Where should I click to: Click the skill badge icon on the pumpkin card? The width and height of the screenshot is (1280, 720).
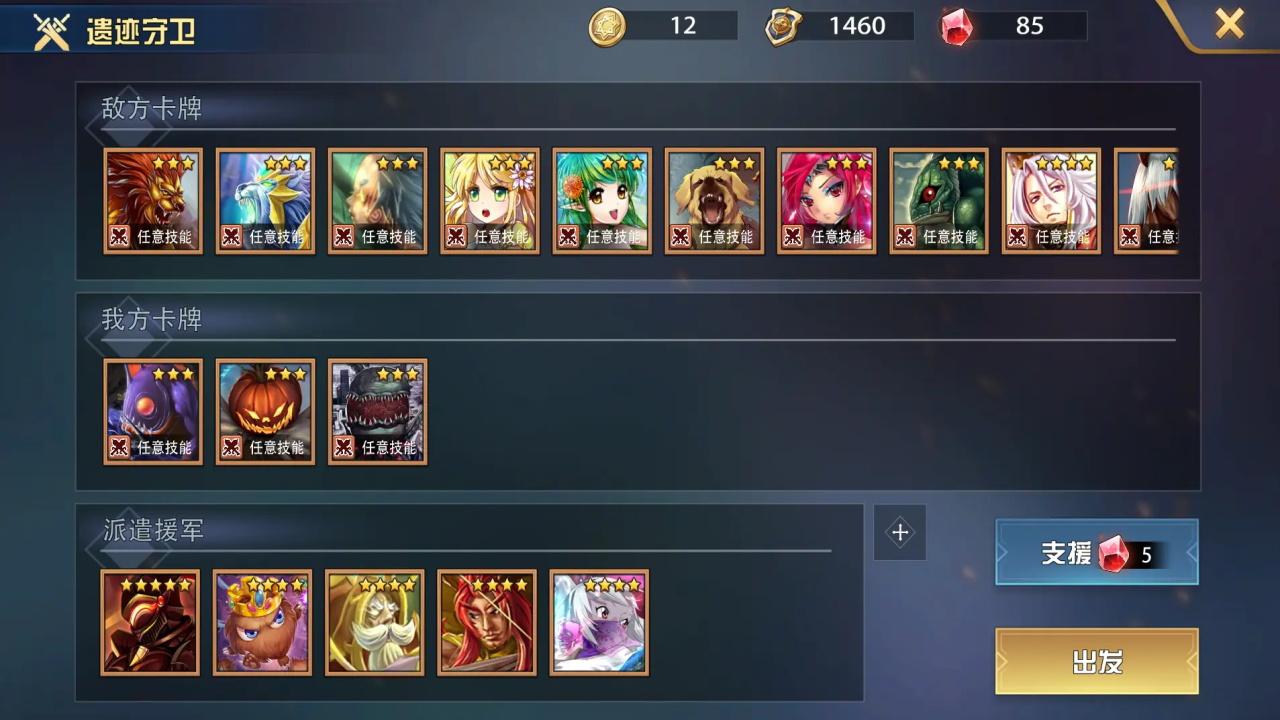pyautogui.click(x=231, y=448)
